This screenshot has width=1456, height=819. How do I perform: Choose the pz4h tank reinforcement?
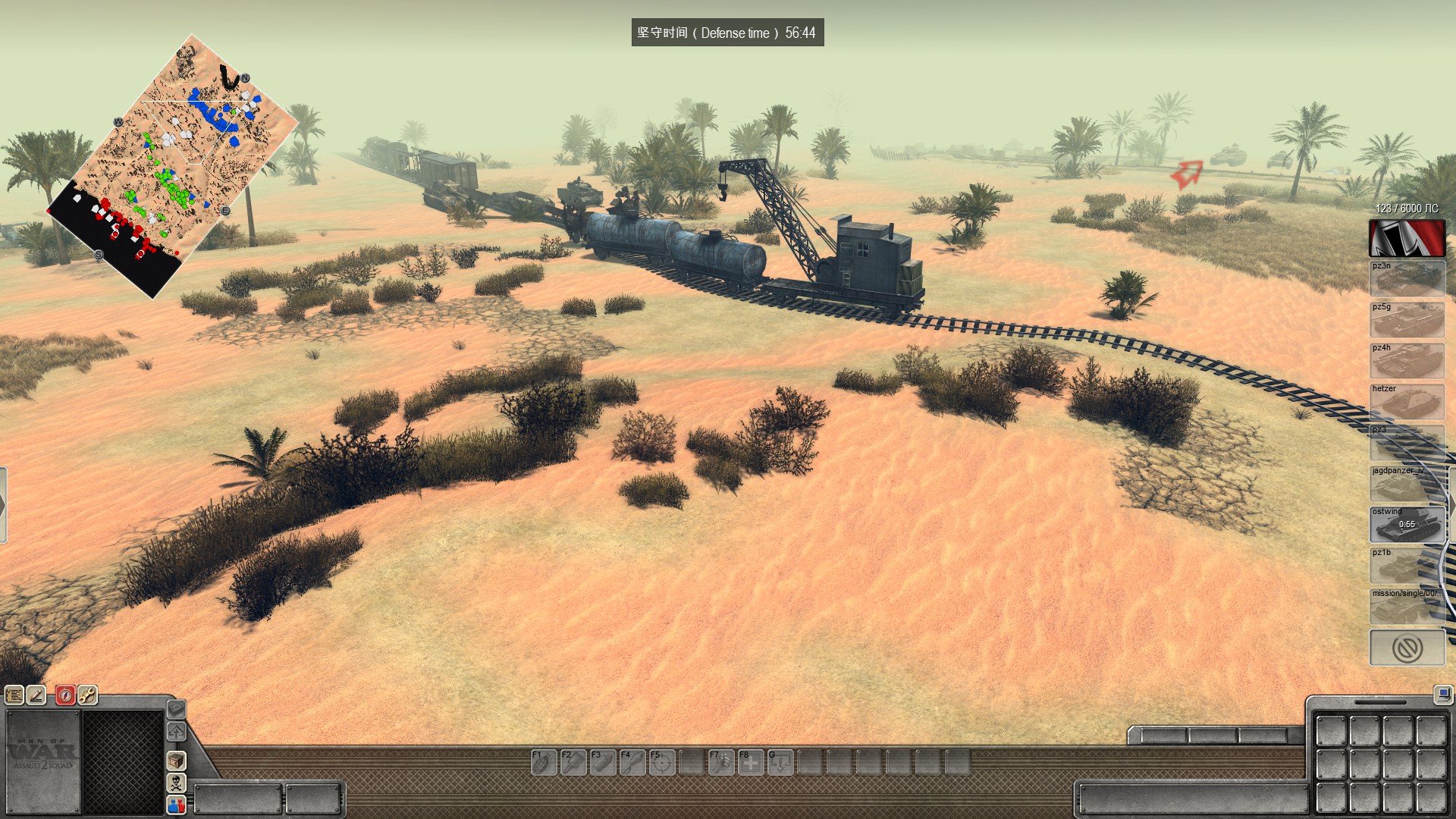1407,361
